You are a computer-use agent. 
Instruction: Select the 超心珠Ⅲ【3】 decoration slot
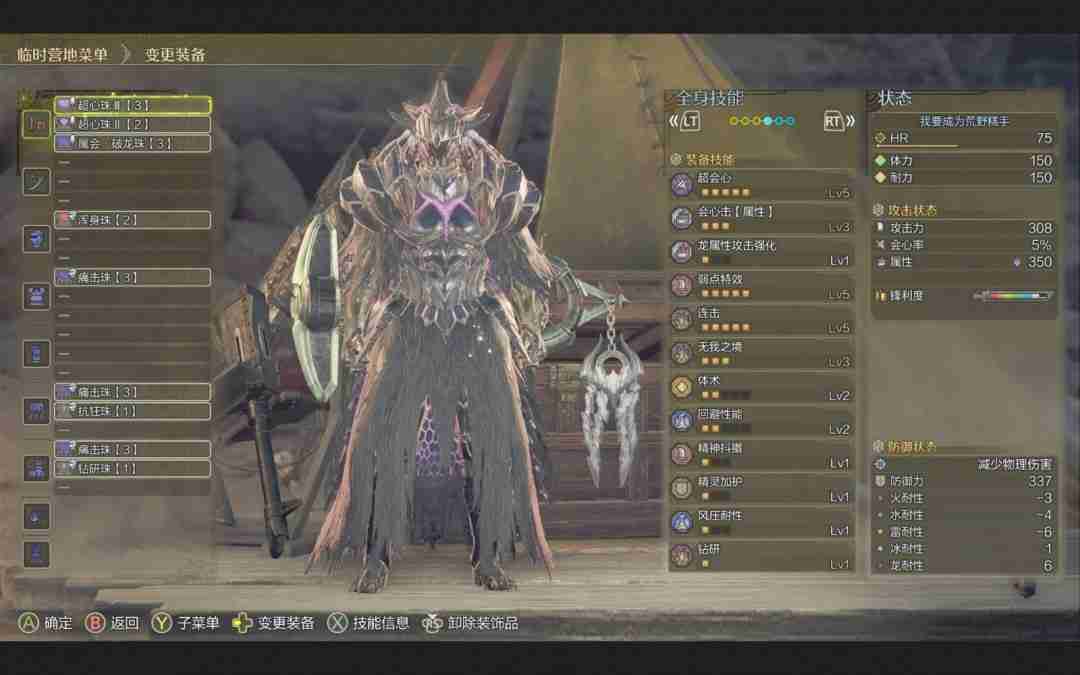tap(131, 105)
